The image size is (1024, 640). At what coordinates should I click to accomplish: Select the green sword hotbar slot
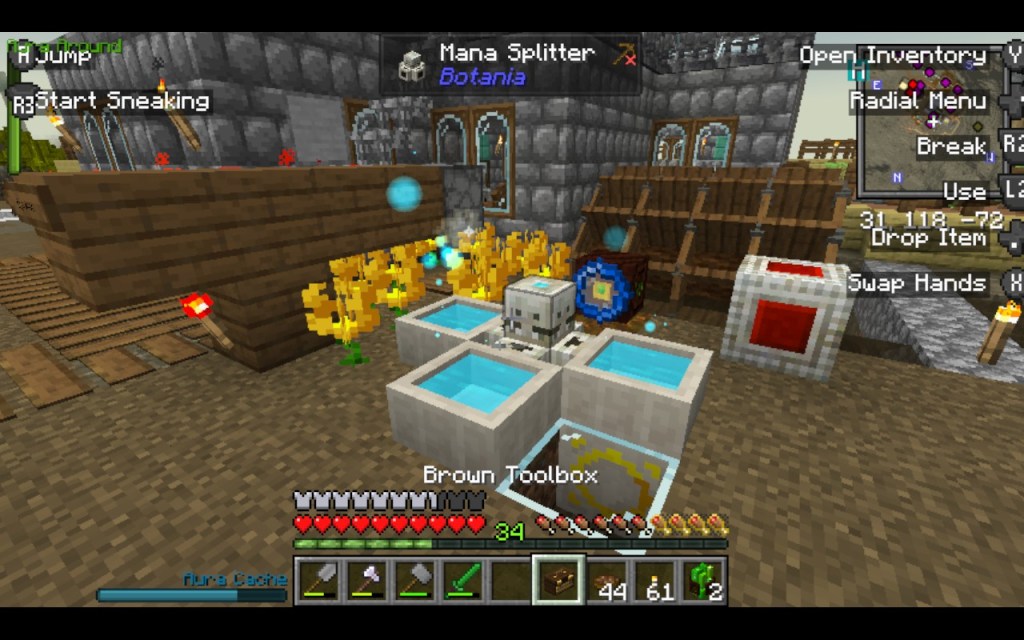(x=461, y=581)
